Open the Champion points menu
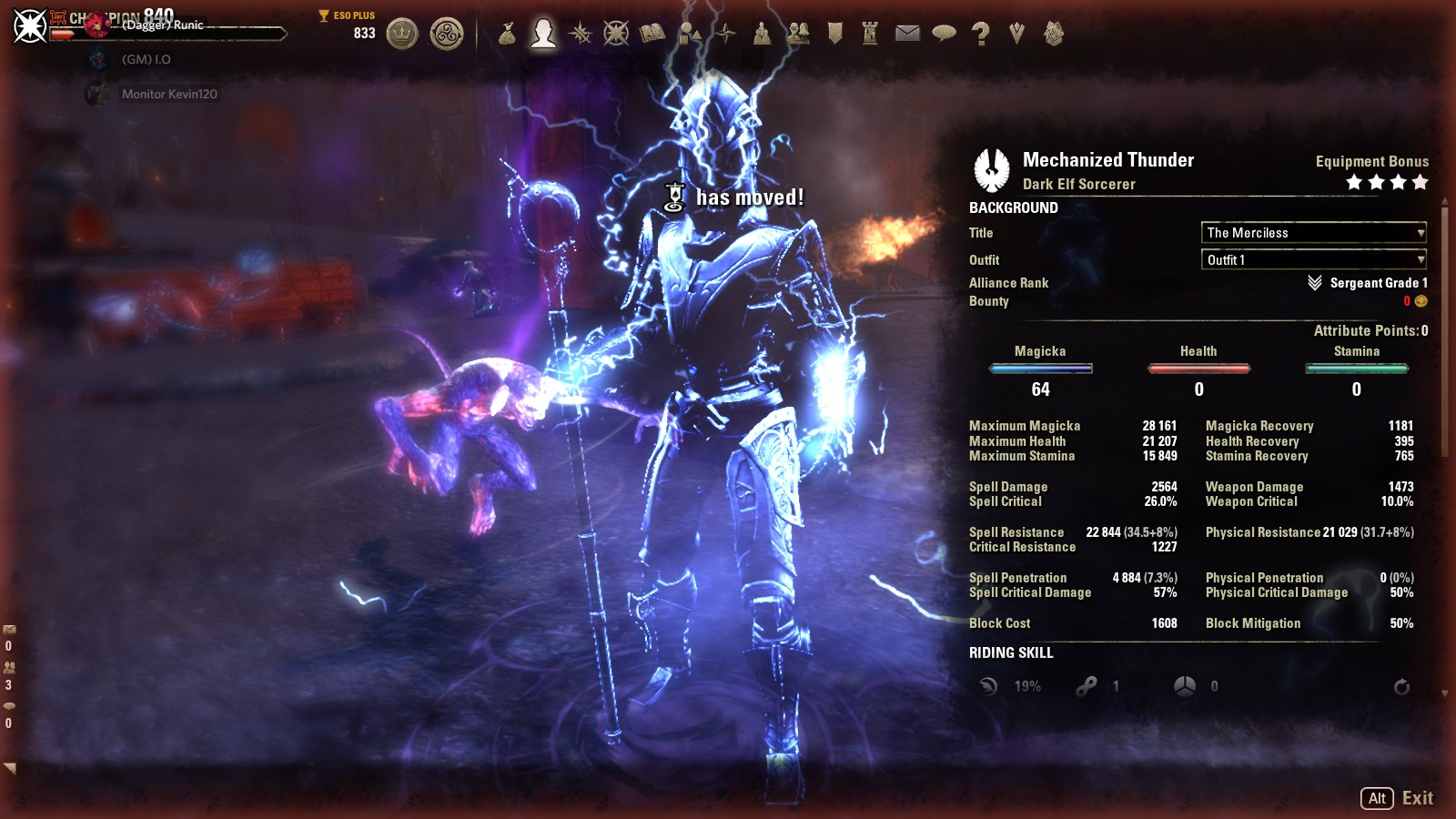The image size is (1456, 819). click(x=616, y=35)
